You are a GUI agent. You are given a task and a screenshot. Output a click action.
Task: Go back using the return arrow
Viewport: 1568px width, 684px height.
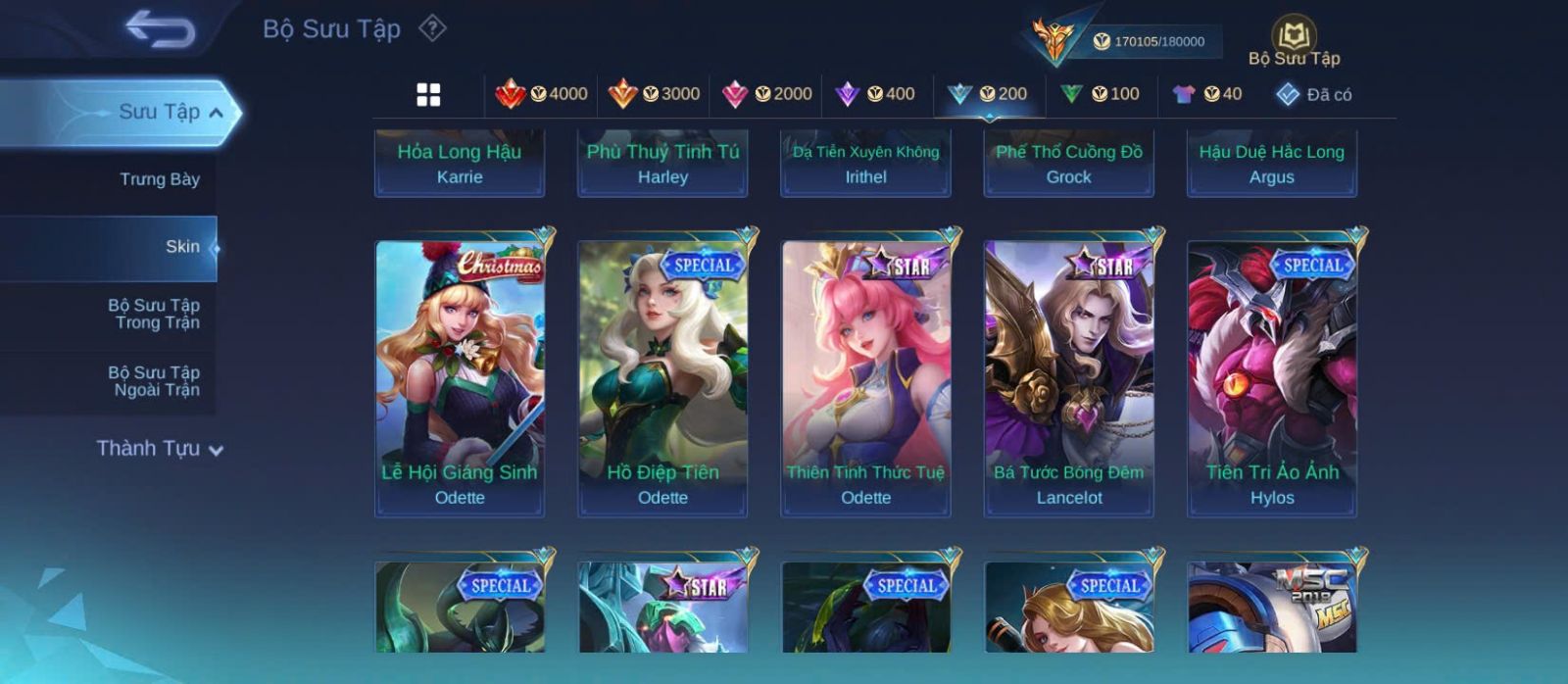point(160,29)
